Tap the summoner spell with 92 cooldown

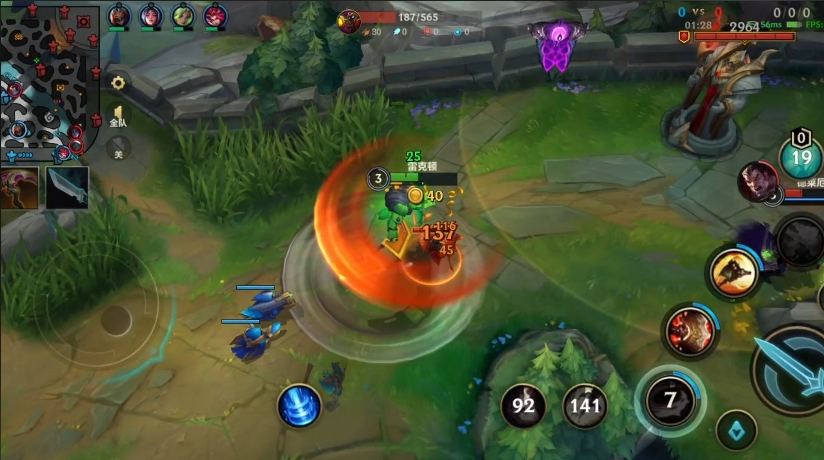(523, 406)
